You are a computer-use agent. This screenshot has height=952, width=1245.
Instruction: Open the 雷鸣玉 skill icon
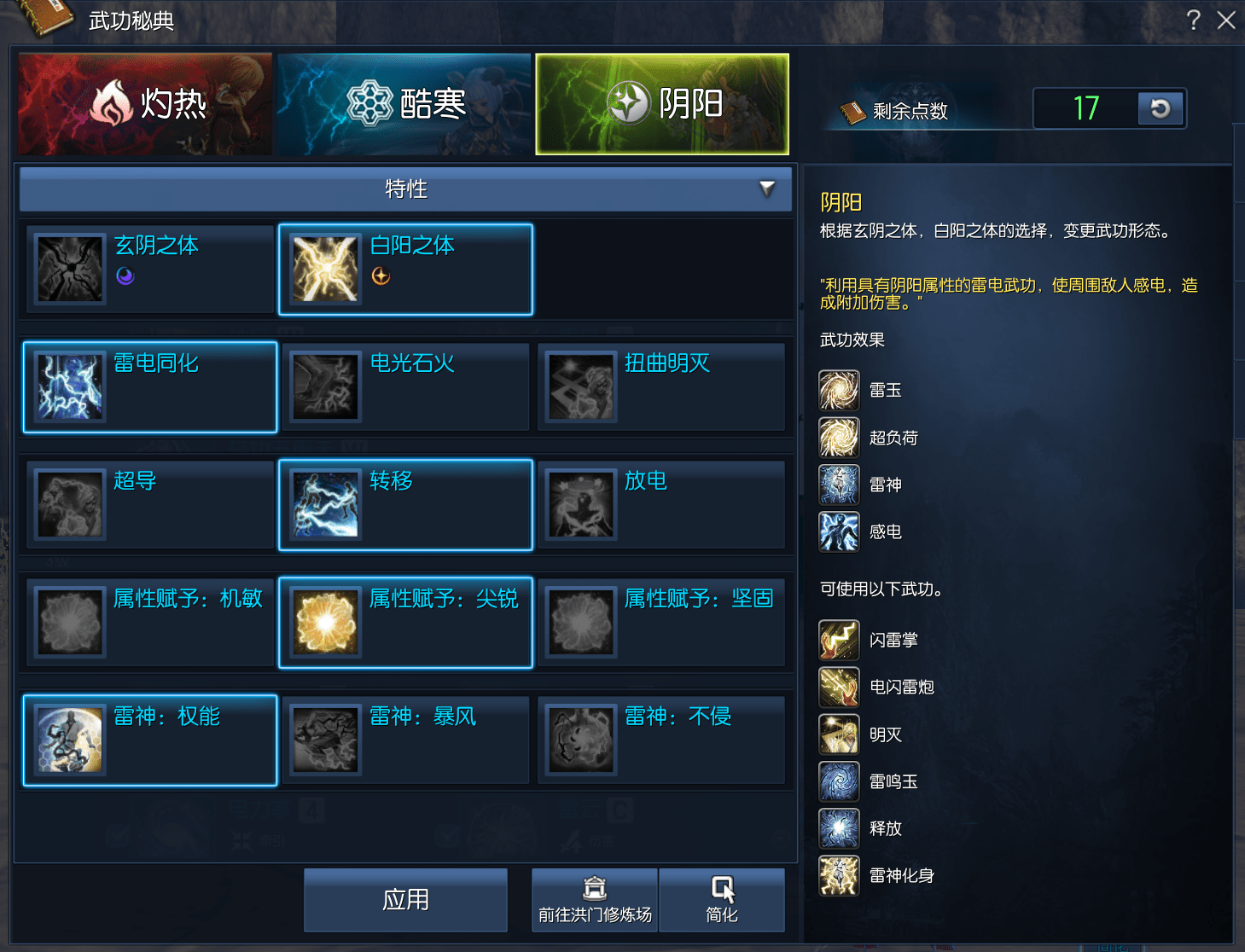pyautogui.click(x=839, y=781)
